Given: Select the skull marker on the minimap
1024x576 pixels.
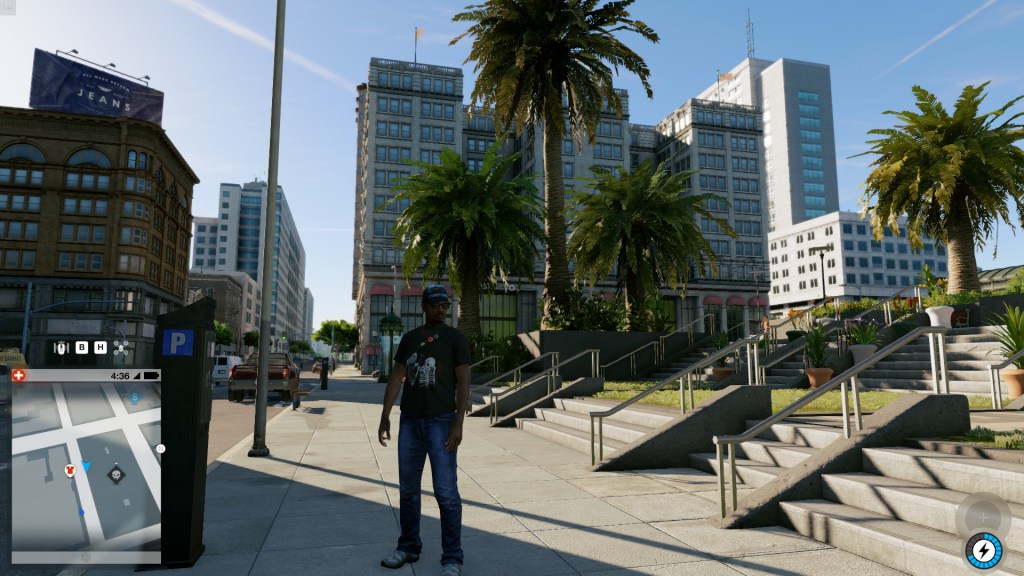Looking at the screenshot, I should [116, 474].
